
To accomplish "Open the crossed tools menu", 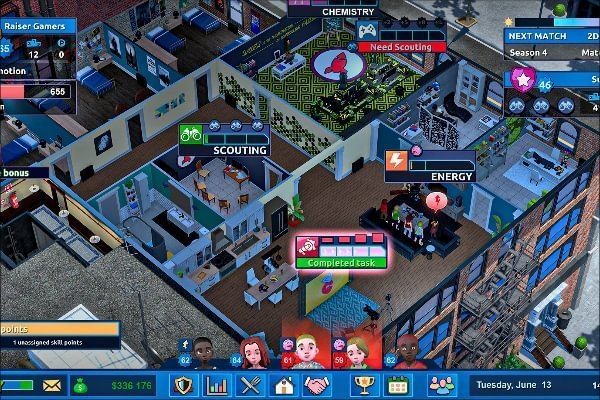I will tap(250, 385).
